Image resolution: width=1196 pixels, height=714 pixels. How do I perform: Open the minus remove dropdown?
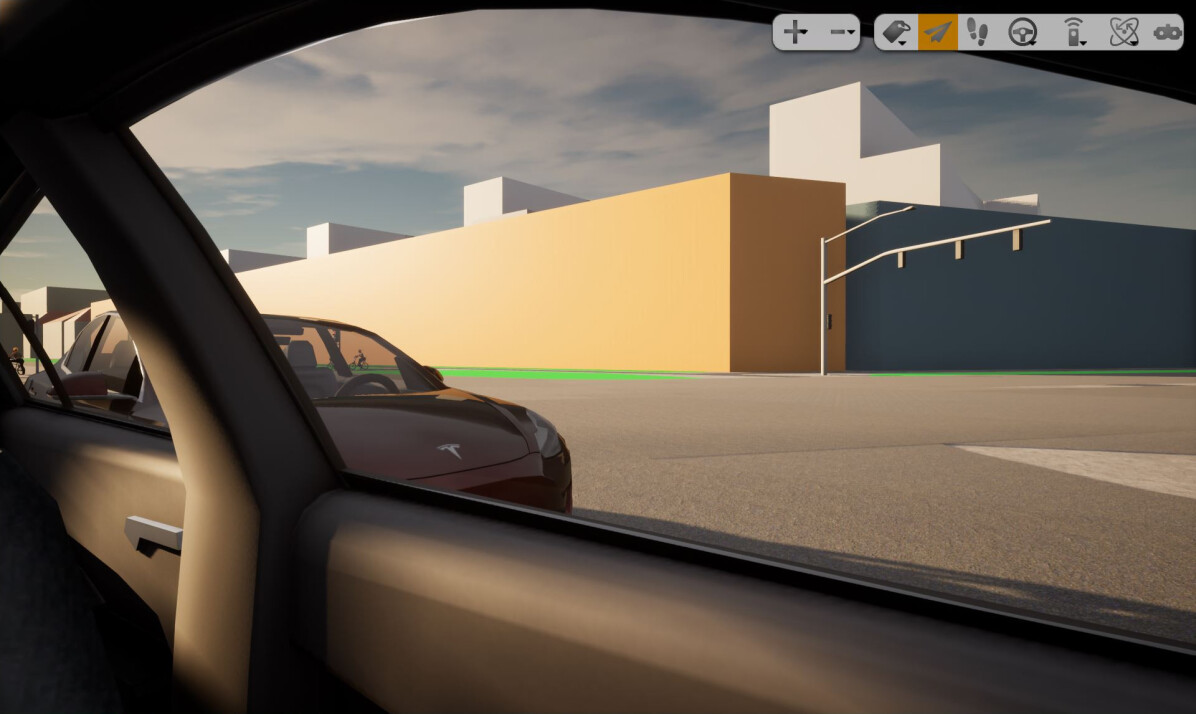click(842, 32)
